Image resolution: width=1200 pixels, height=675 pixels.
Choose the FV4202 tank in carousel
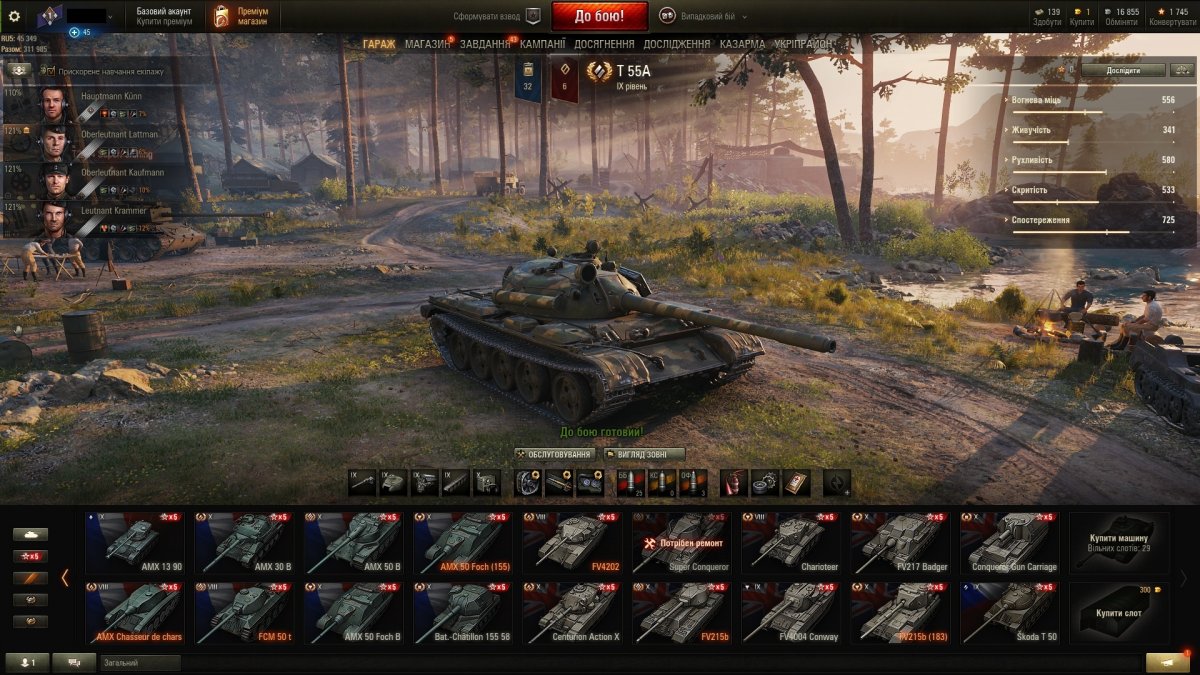click(x=574, y=543)
